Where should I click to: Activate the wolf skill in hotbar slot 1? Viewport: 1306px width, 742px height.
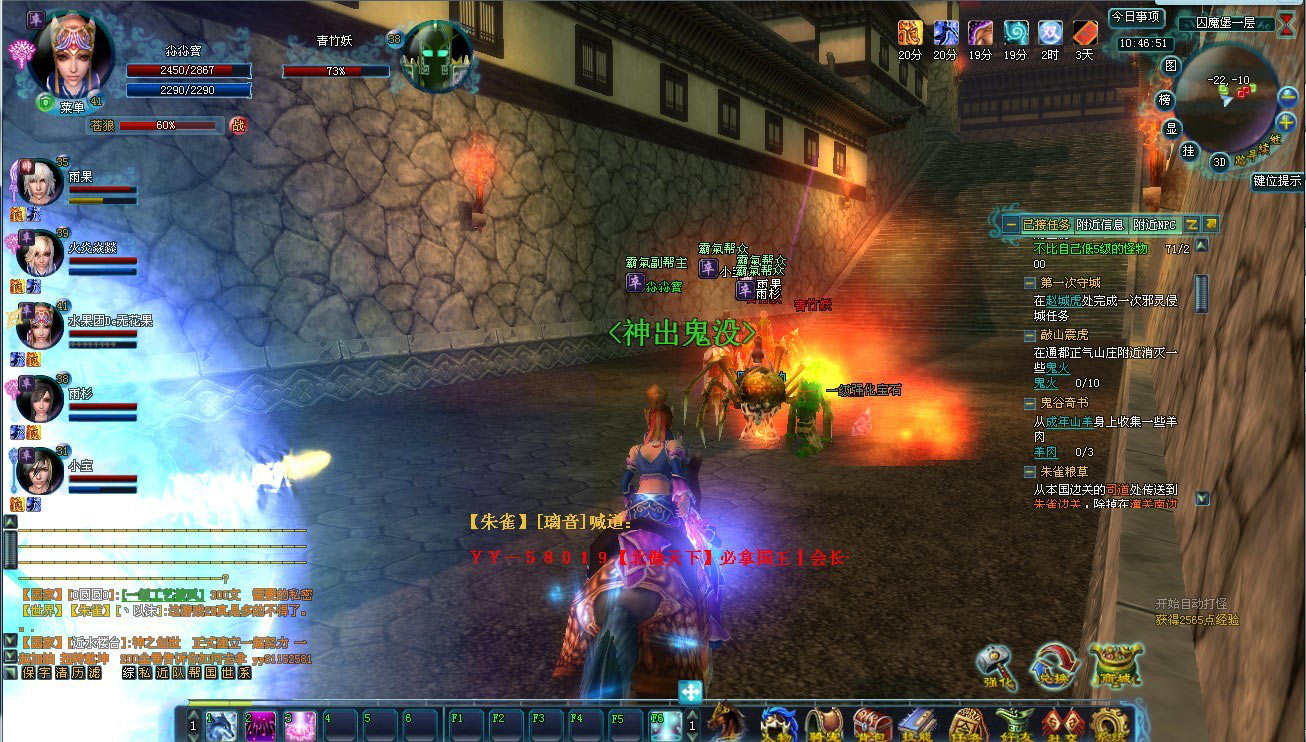point(221,725)
